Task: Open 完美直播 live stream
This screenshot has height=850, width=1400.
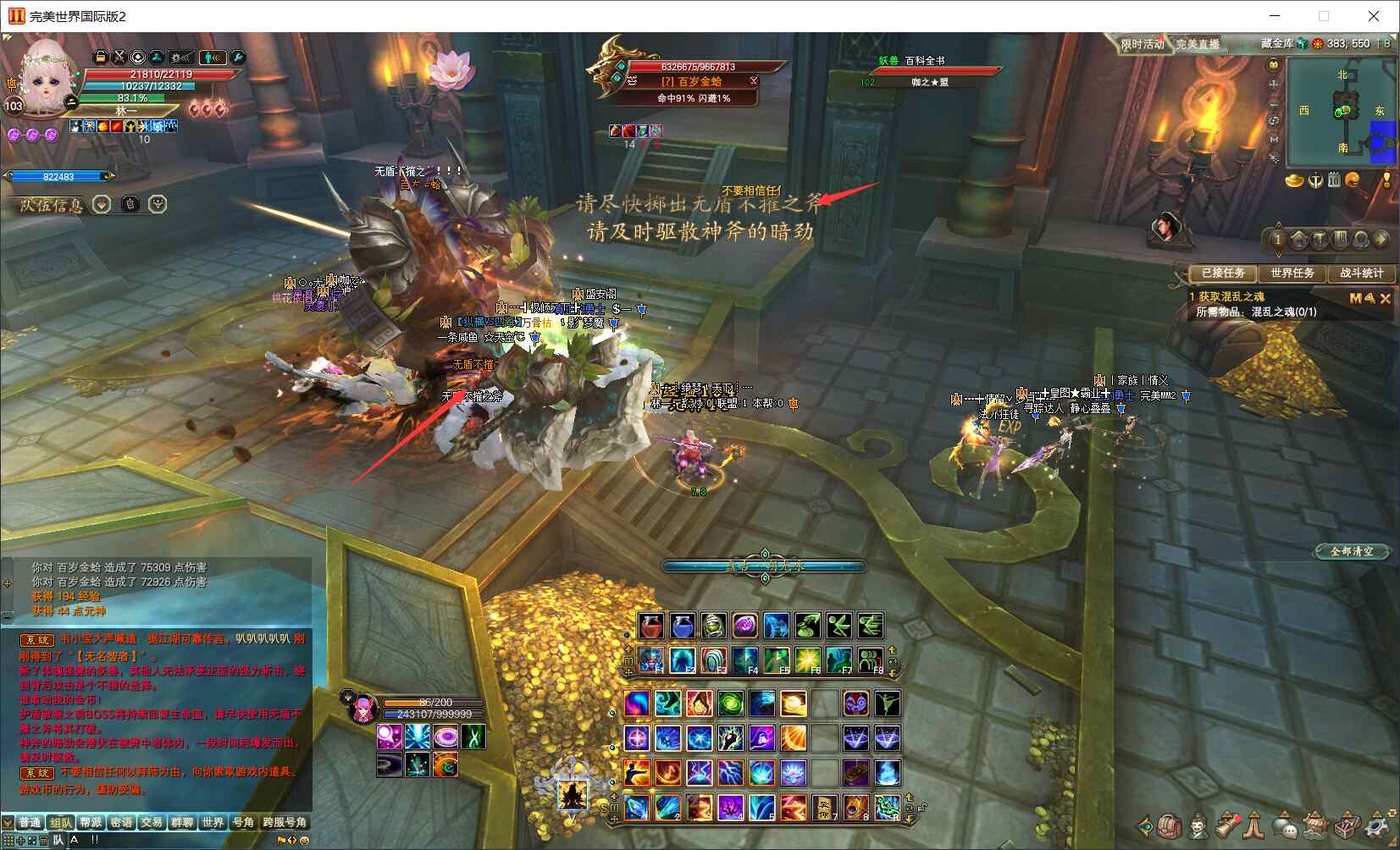Action: tap(1198, 44)
